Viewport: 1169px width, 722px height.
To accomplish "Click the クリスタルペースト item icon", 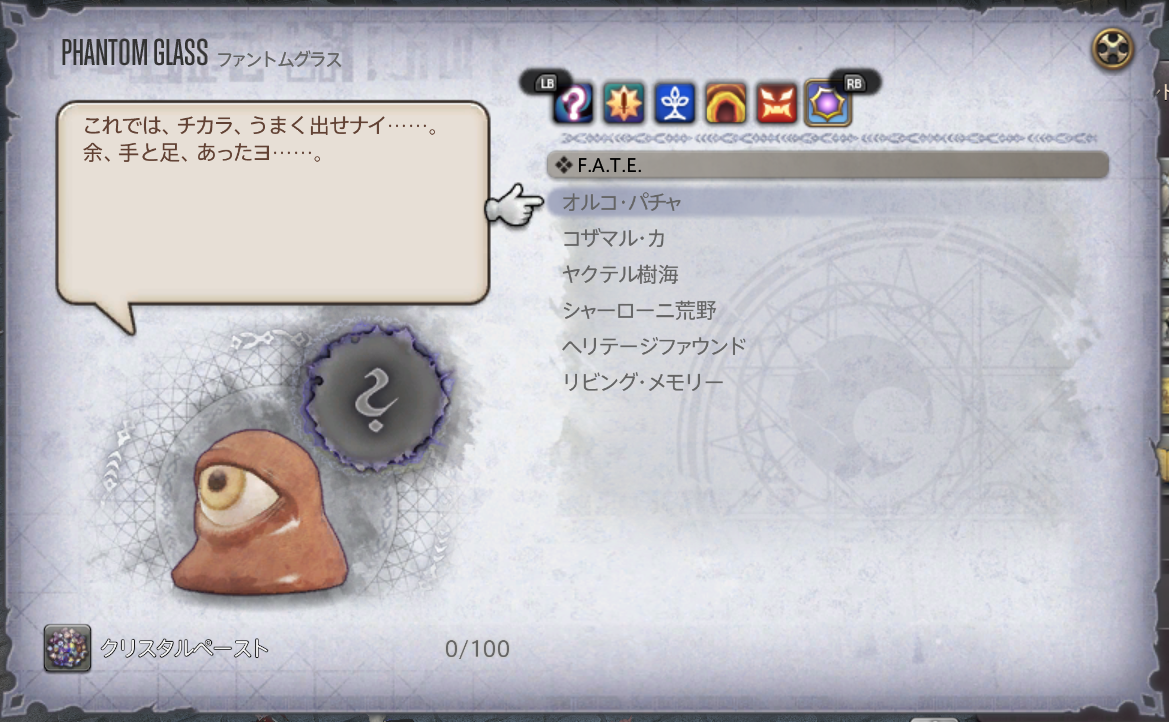I will (x=67, y=648).
